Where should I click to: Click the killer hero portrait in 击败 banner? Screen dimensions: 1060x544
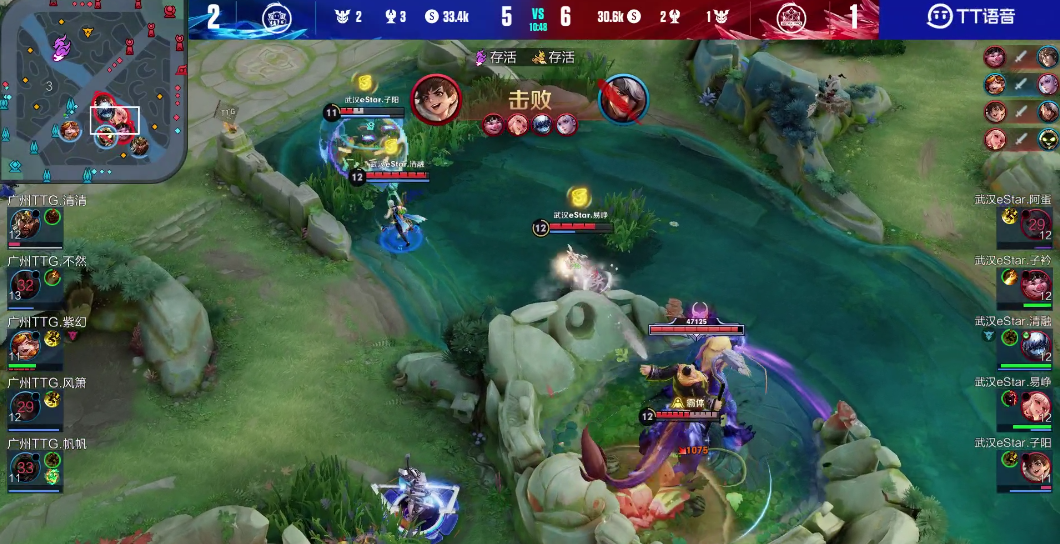click(x=436, y=99)
